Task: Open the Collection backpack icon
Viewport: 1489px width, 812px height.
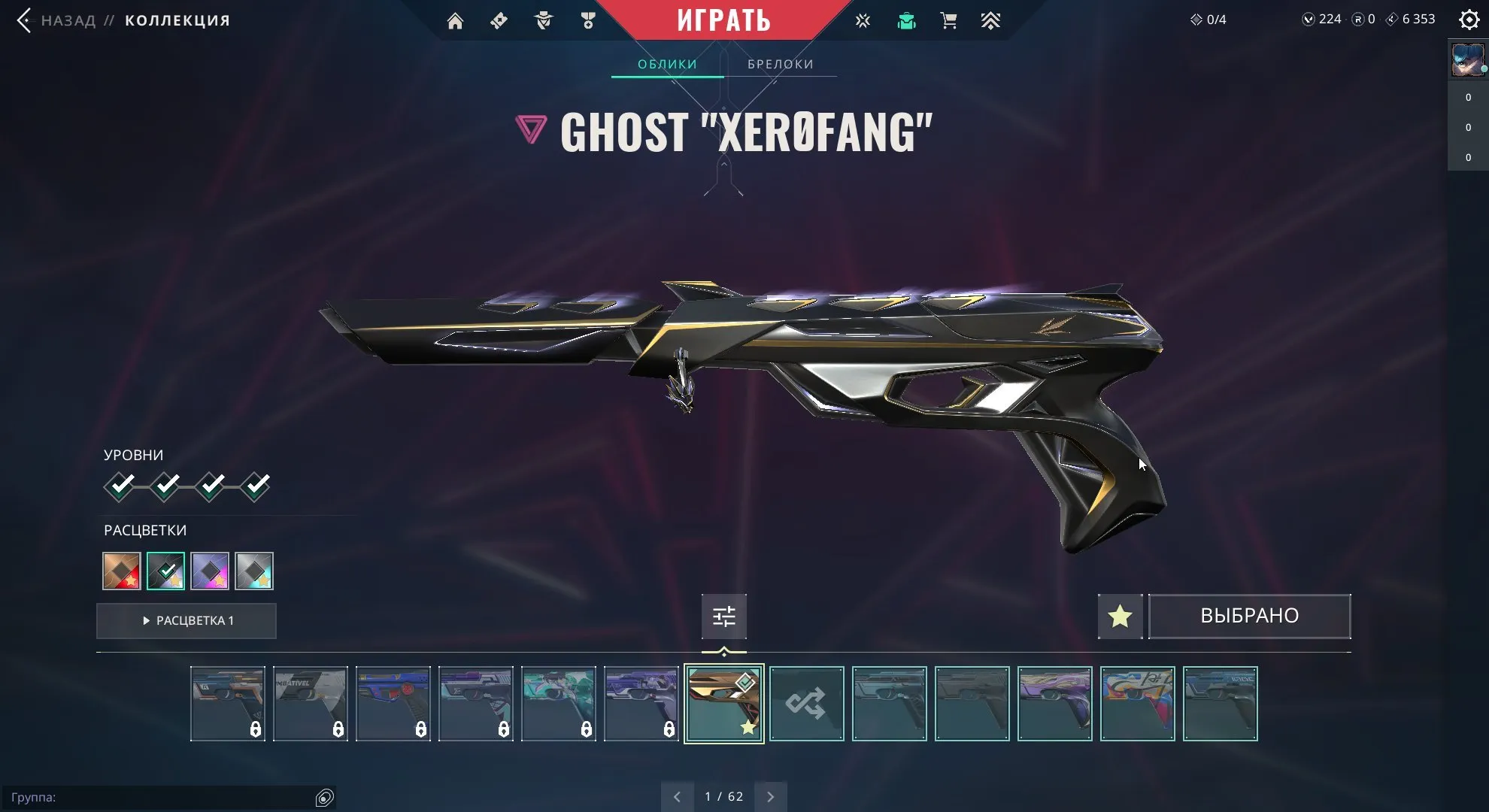Action: [906, 20]
